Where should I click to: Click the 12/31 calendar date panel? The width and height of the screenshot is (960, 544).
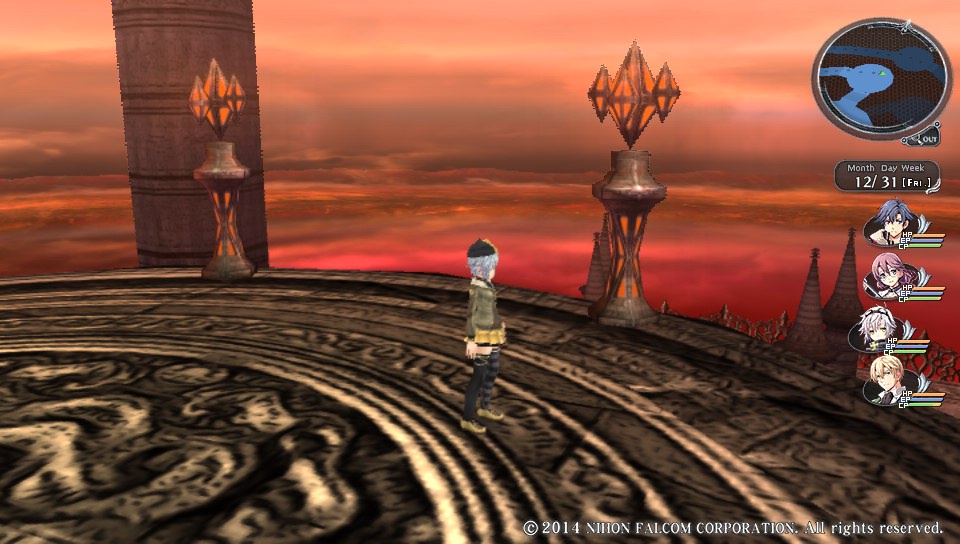887,176
